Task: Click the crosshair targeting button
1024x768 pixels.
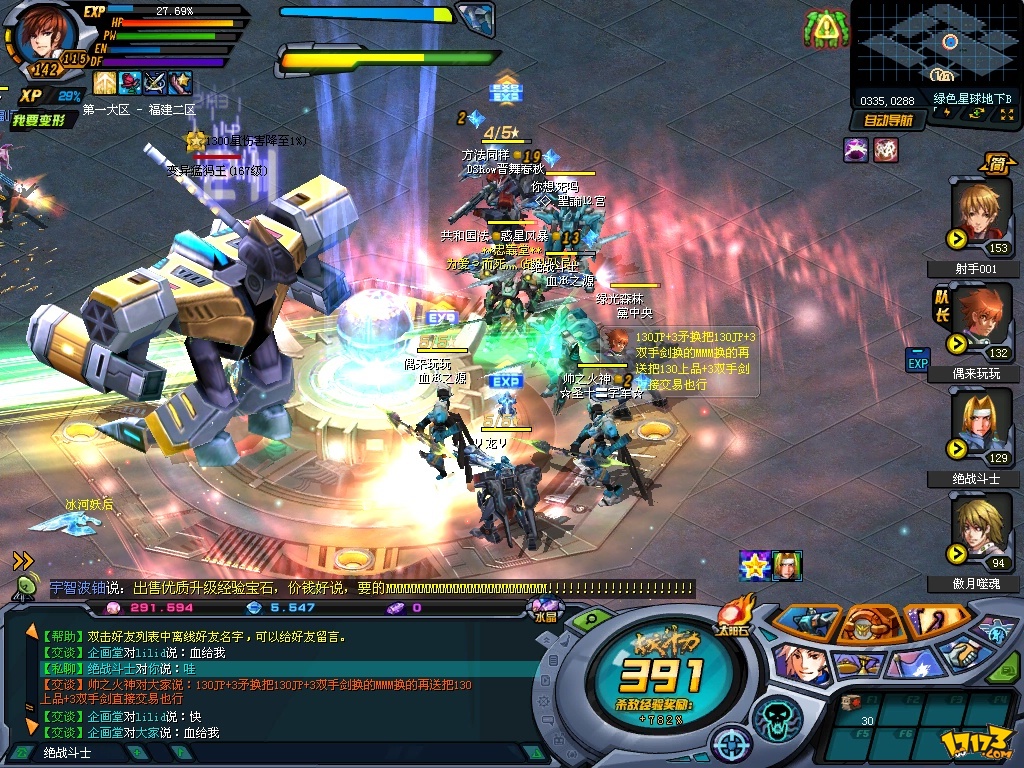Action: [x=735, y=745]
